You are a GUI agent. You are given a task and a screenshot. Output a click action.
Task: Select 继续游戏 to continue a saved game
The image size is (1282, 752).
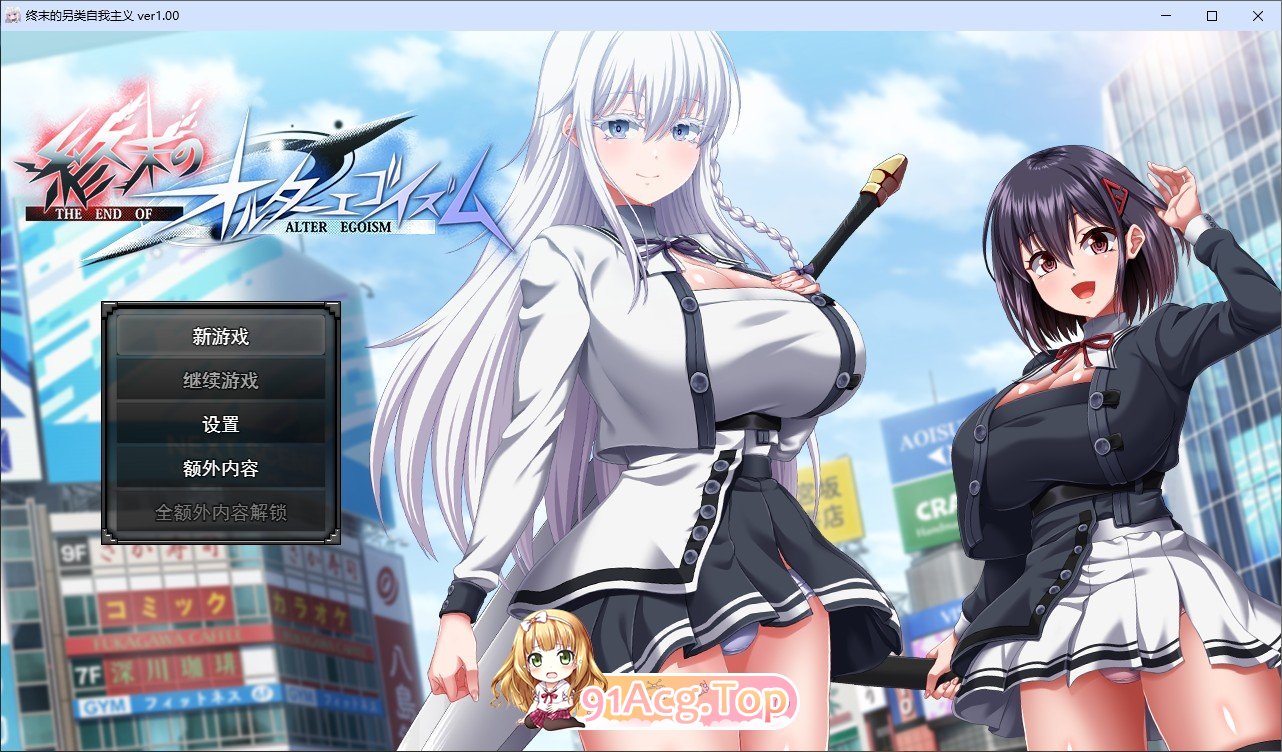tap(220, 380)
